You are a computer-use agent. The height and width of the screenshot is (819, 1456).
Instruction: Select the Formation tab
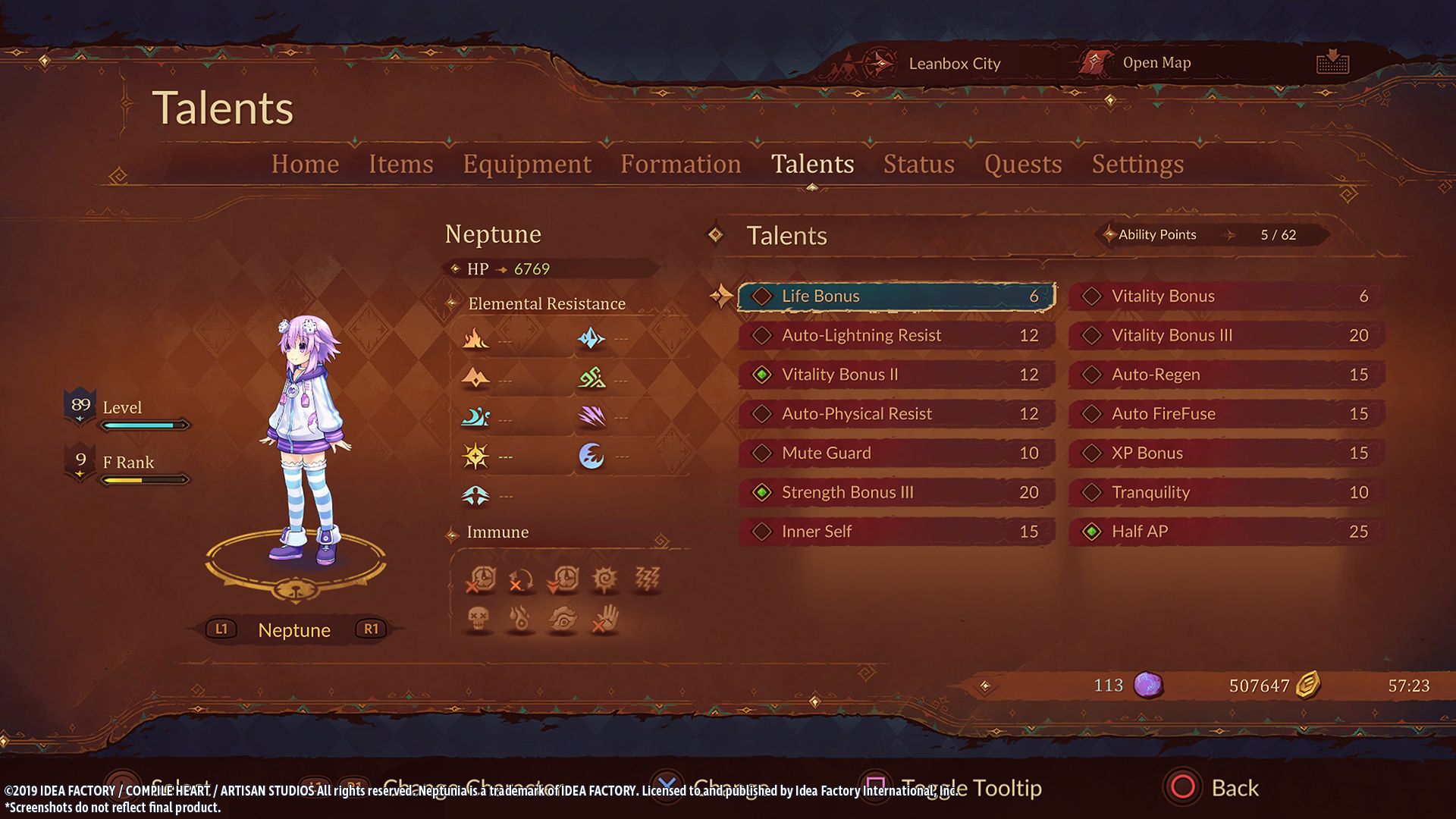coord(680,164)
